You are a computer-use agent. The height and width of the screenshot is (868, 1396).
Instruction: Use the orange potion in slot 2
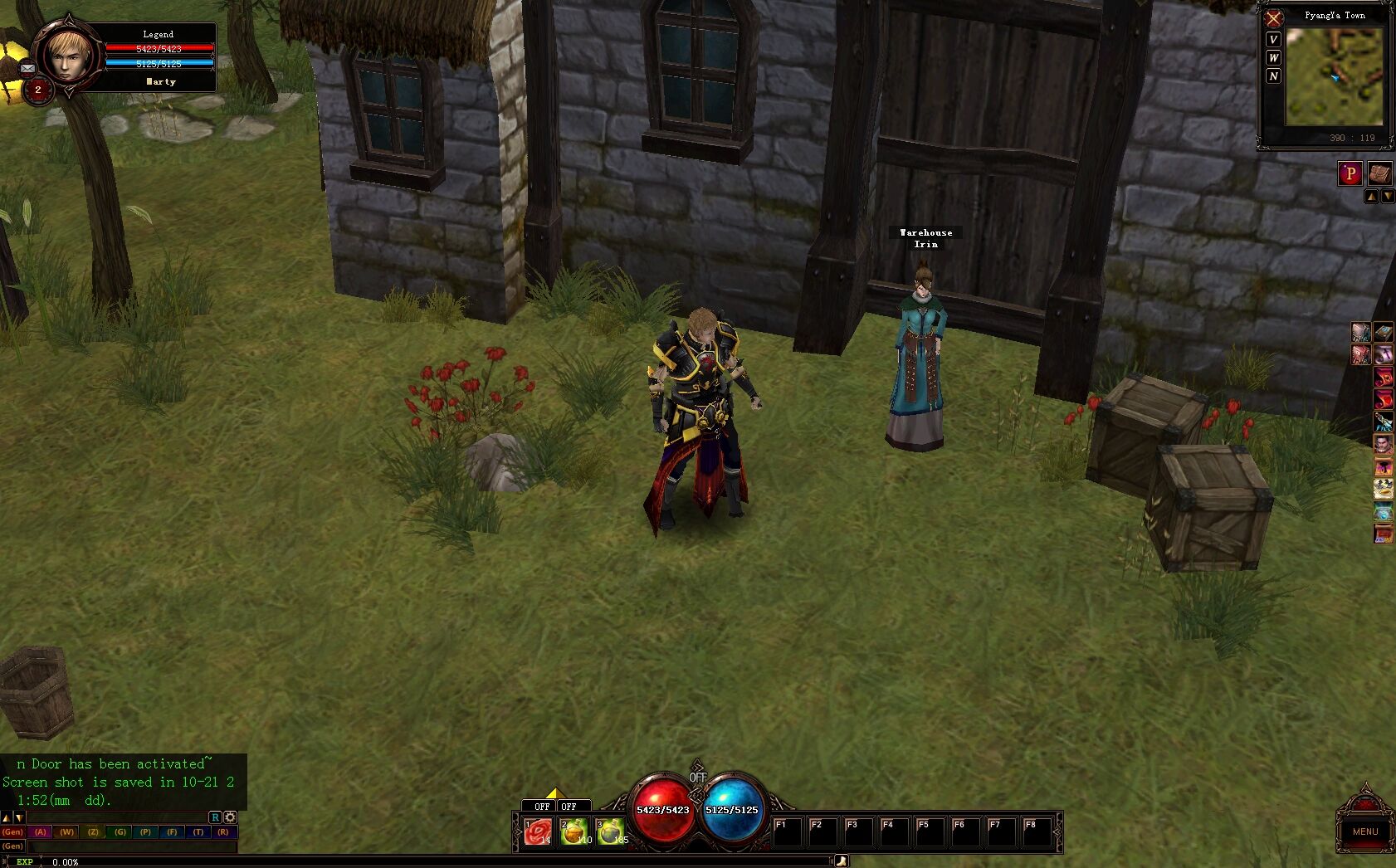click(x=574, y=831)
